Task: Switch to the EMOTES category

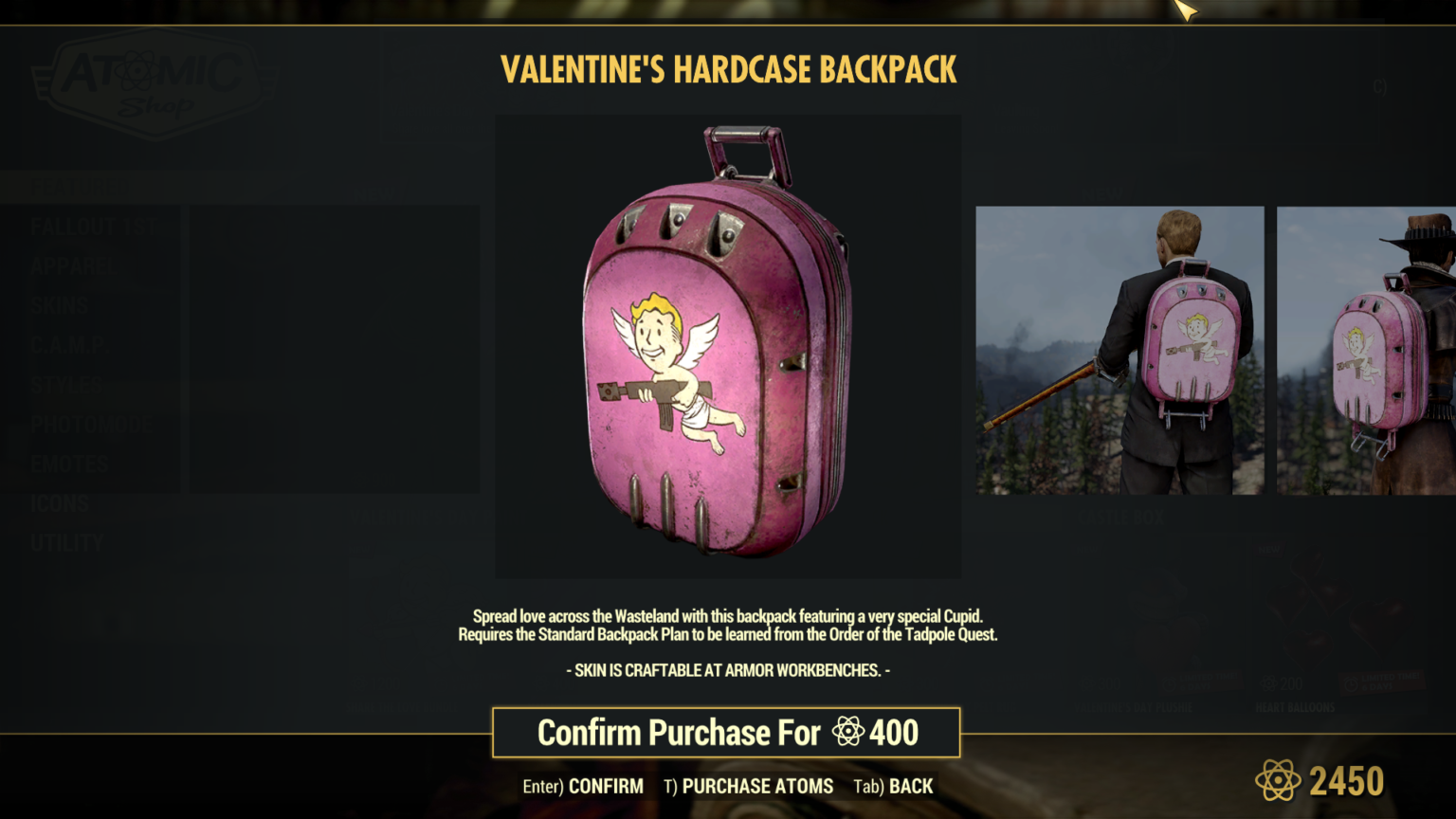Action: 70,464
